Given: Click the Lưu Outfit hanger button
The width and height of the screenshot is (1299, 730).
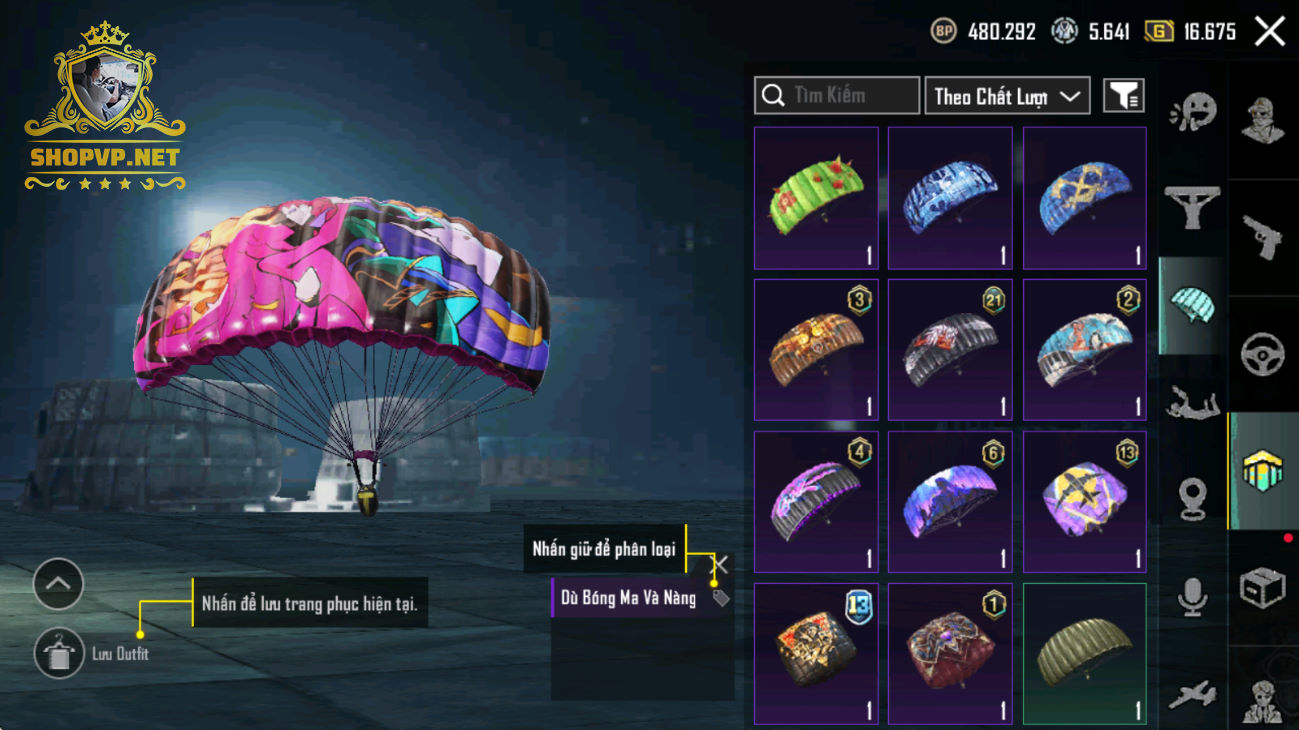Looking at the screenshot, I should 58,654.
